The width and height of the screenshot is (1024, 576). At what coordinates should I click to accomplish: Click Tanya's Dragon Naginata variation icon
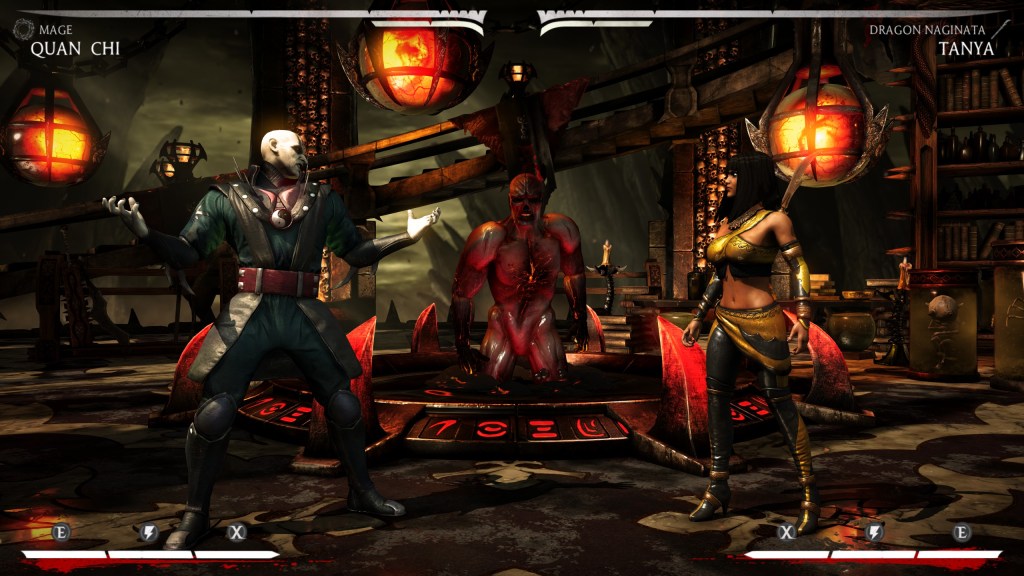1001,30
